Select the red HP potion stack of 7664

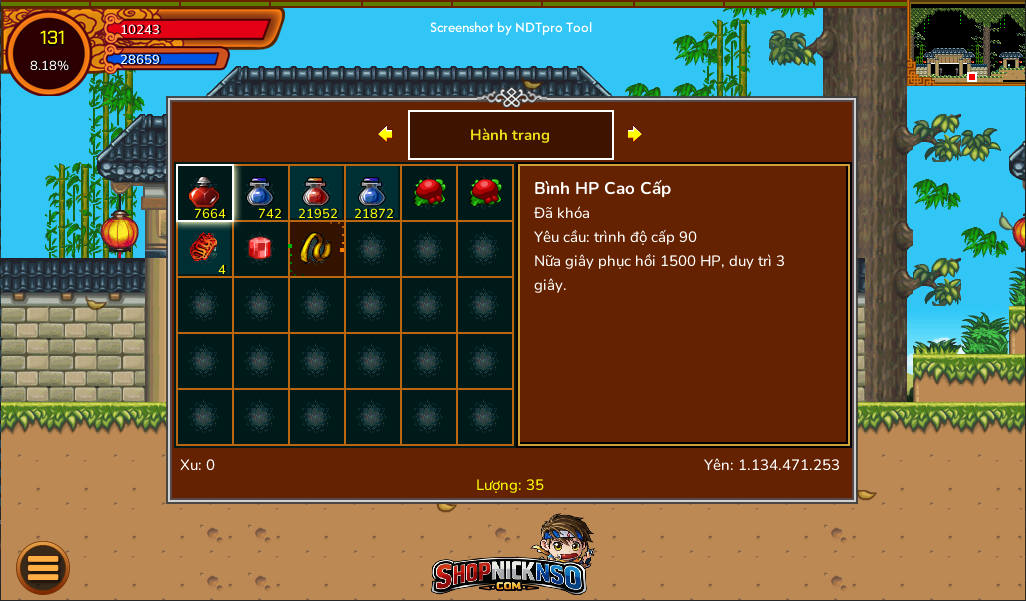(x=205, y=193)
